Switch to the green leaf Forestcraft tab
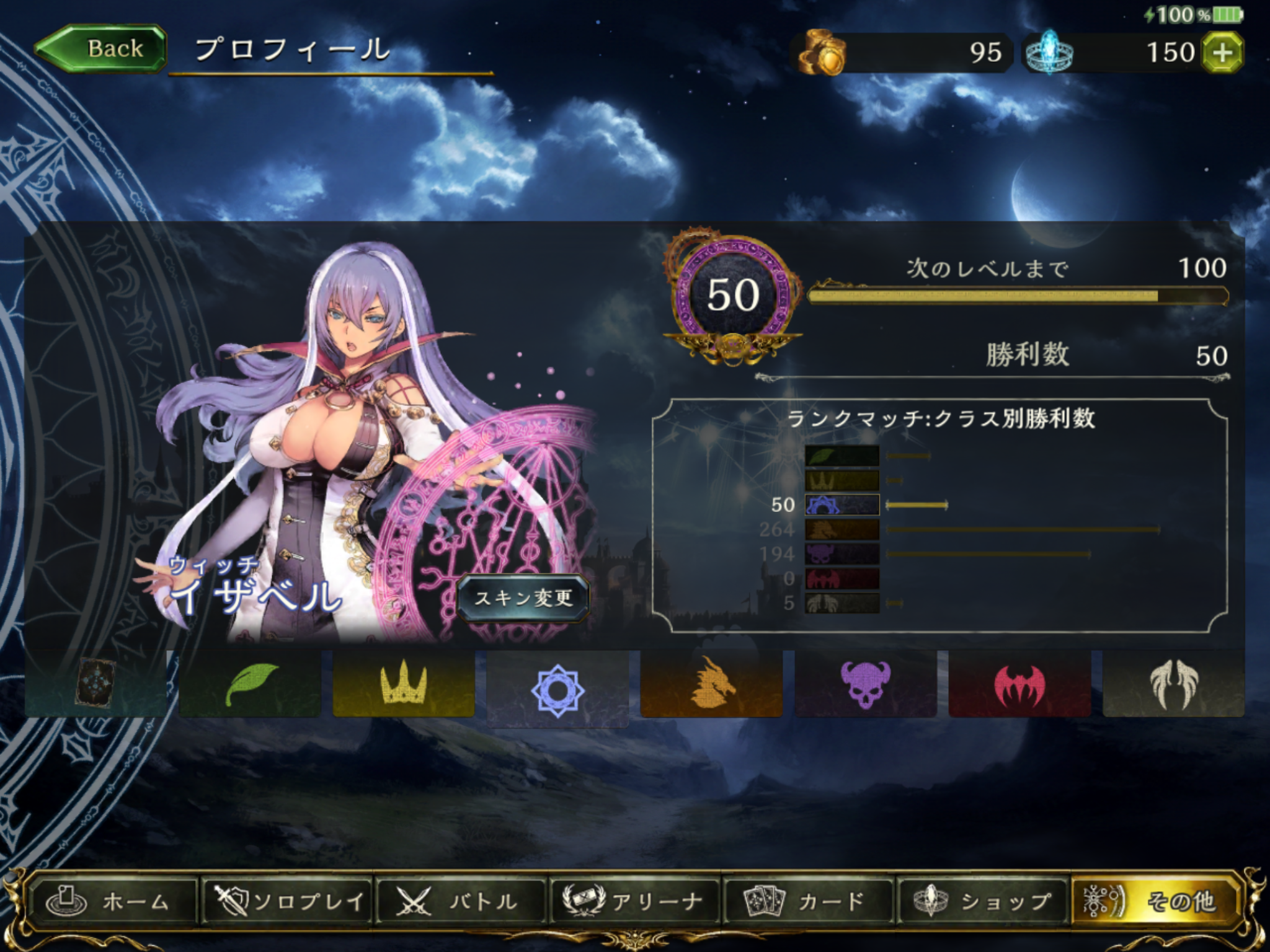This screenshot has height=952, width=1270. pos(249,684)
